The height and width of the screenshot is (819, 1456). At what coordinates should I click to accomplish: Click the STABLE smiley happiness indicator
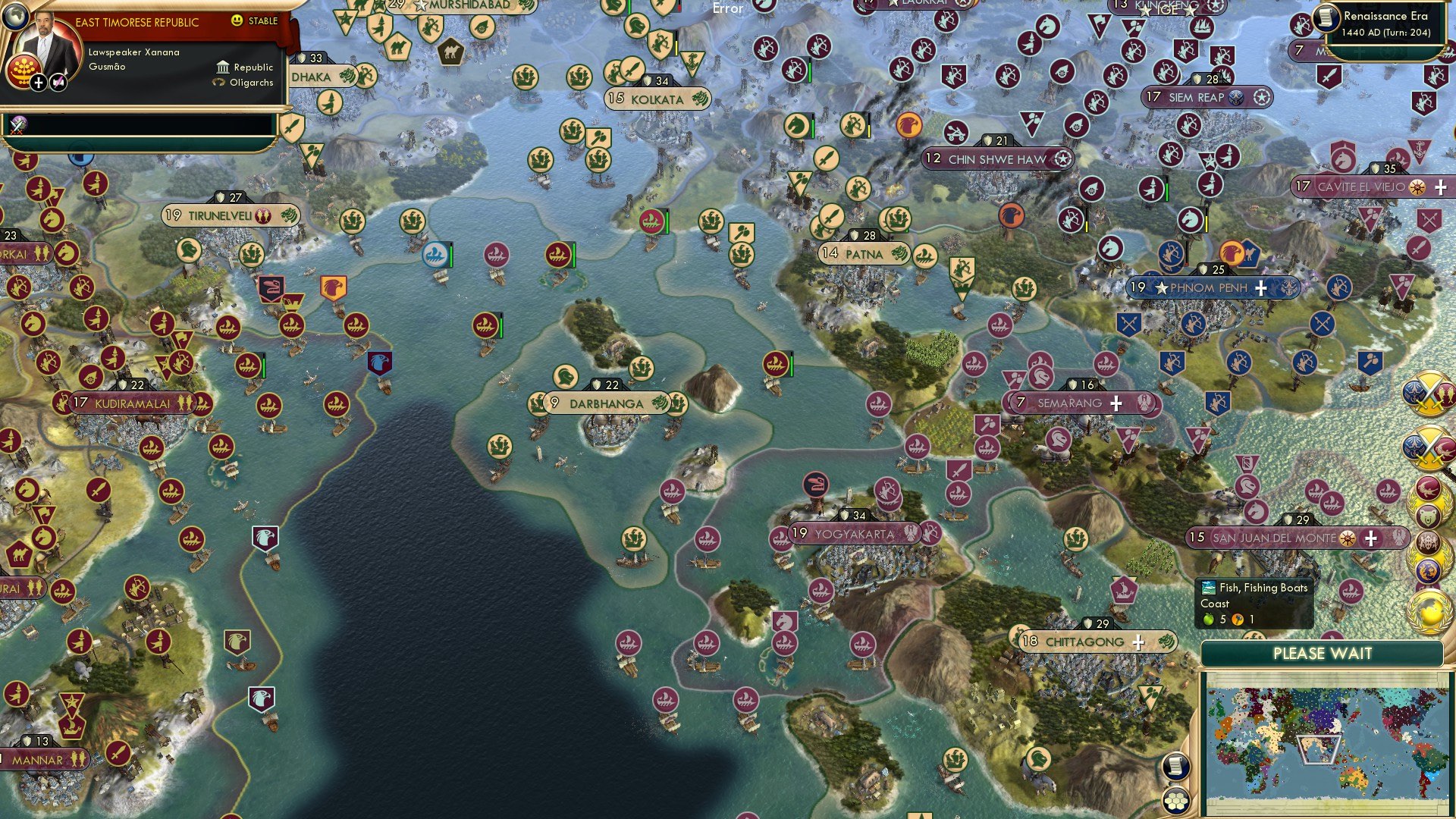(x=236, y=22)
